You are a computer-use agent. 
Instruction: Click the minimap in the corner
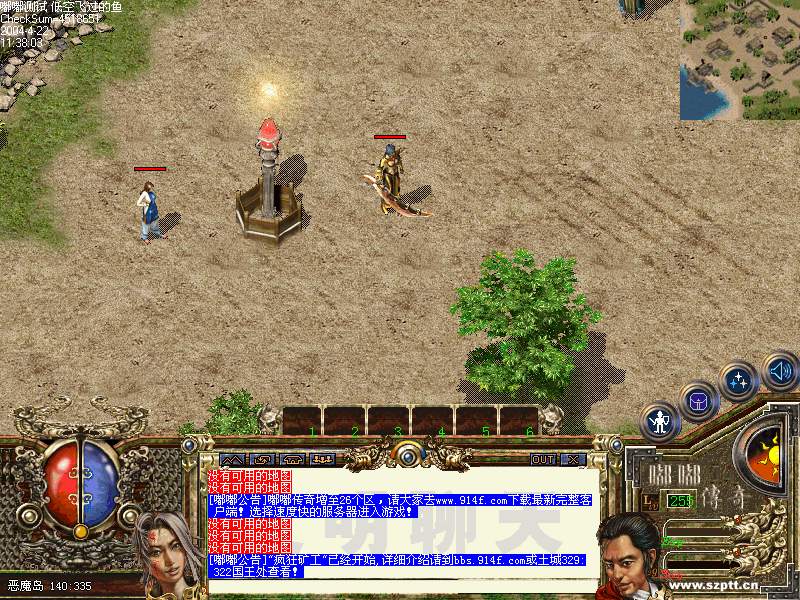[740, 59]
